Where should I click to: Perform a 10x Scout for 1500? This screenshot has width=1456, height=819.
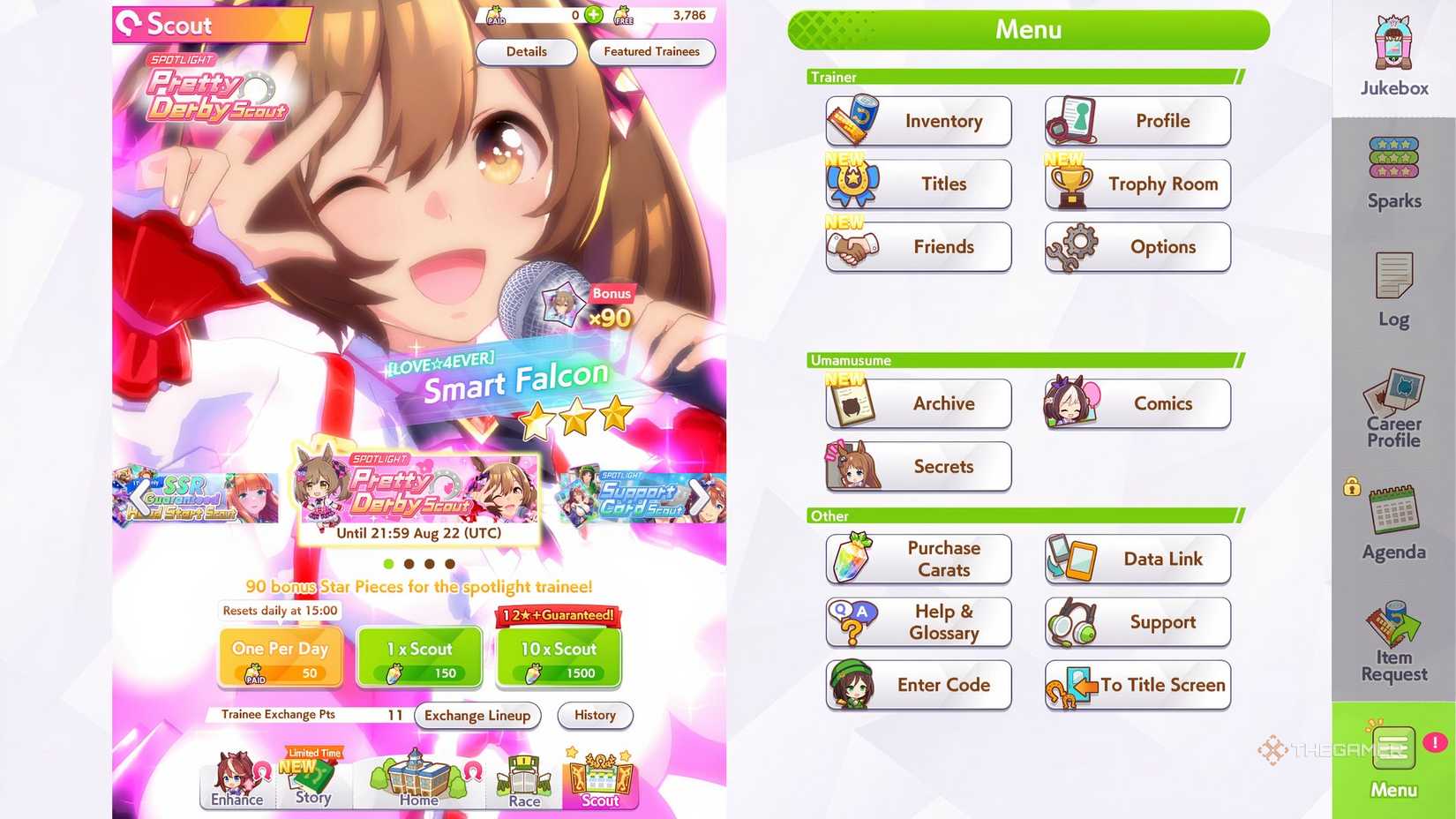[559, 655]
